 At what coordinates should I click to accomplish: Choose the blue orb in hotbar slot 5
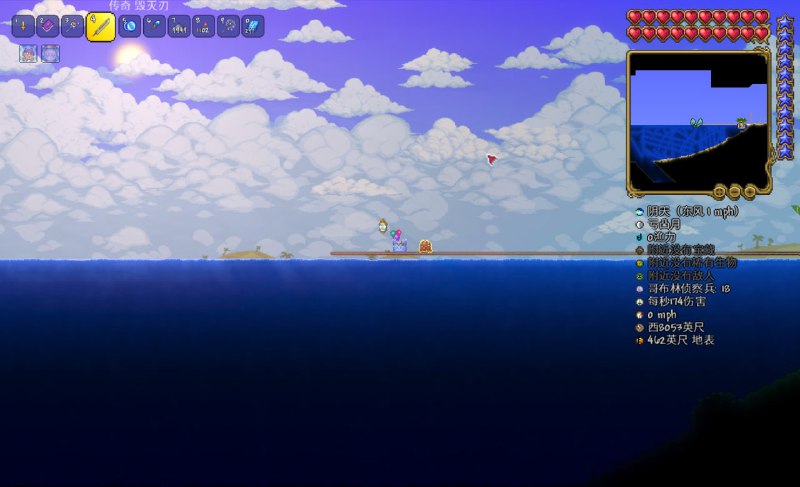coord(130,27)
